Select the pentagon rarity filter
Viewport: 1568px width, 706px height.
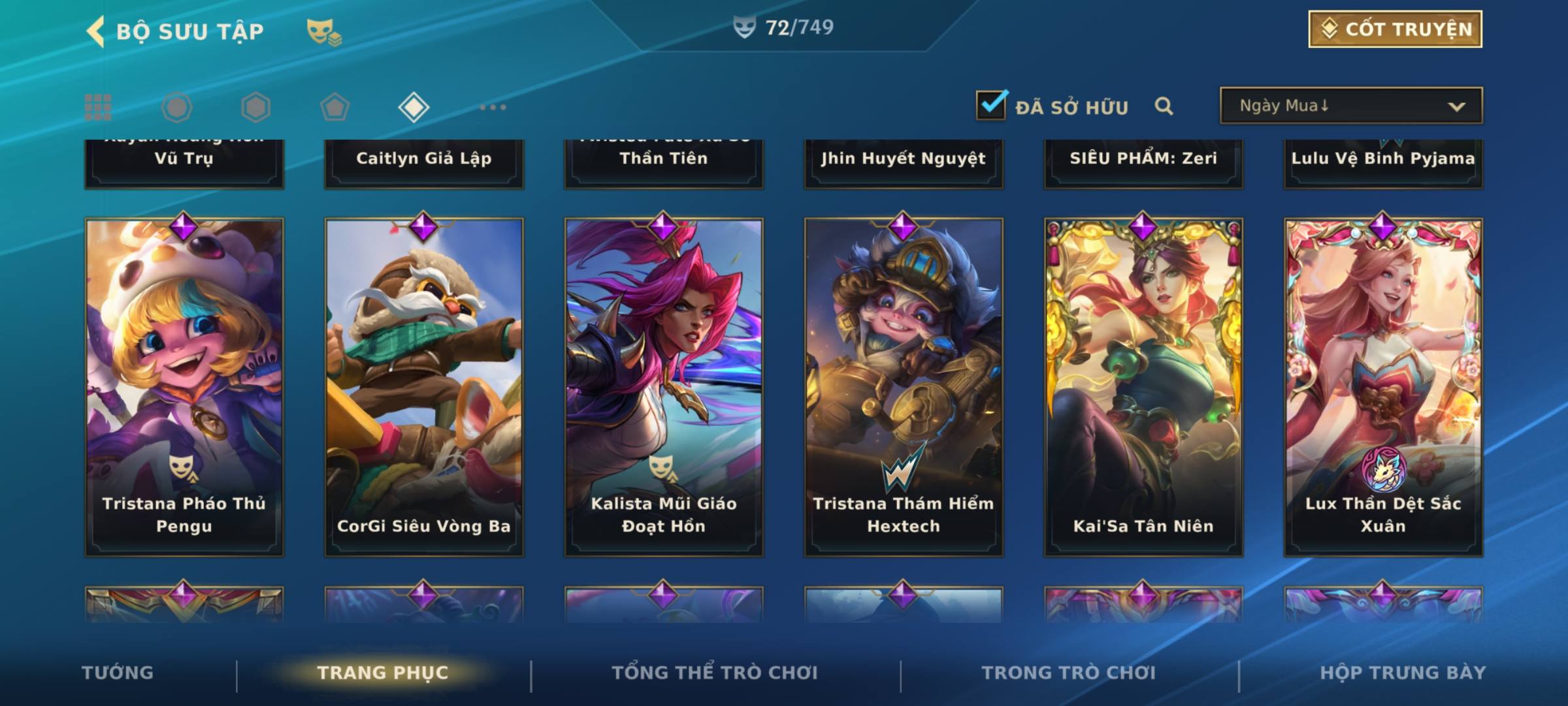point(335,107)
